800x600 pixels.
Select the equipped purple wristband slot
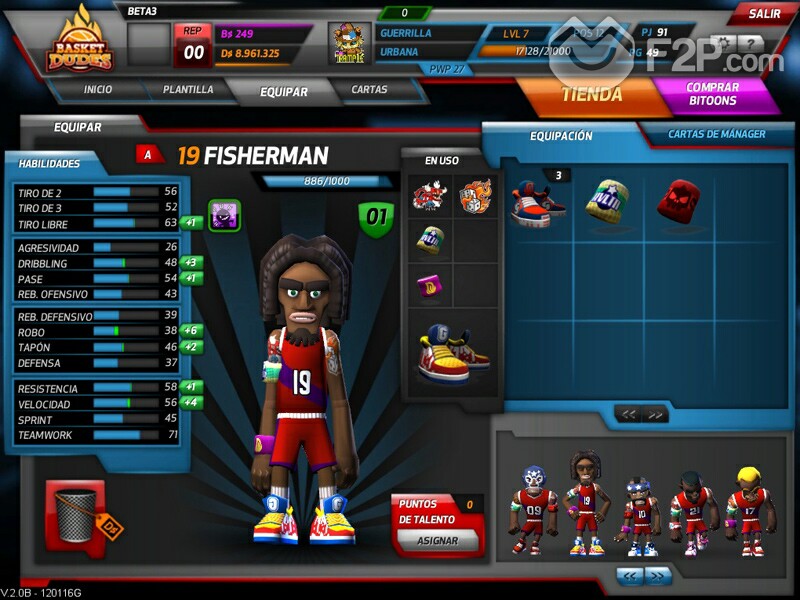(429, 285)
